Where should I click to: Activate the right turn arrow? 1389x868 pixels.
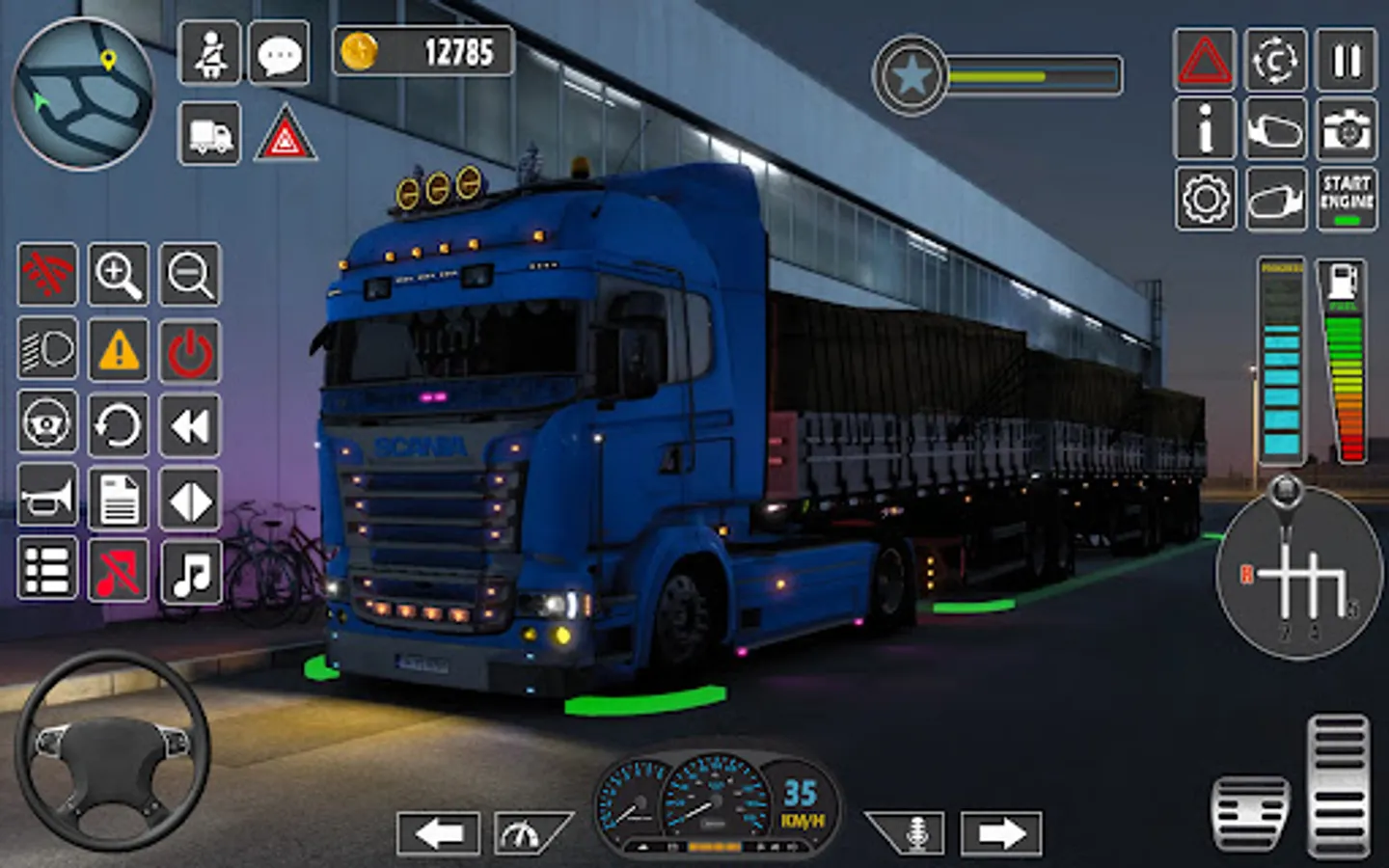tap(1001, 832)
